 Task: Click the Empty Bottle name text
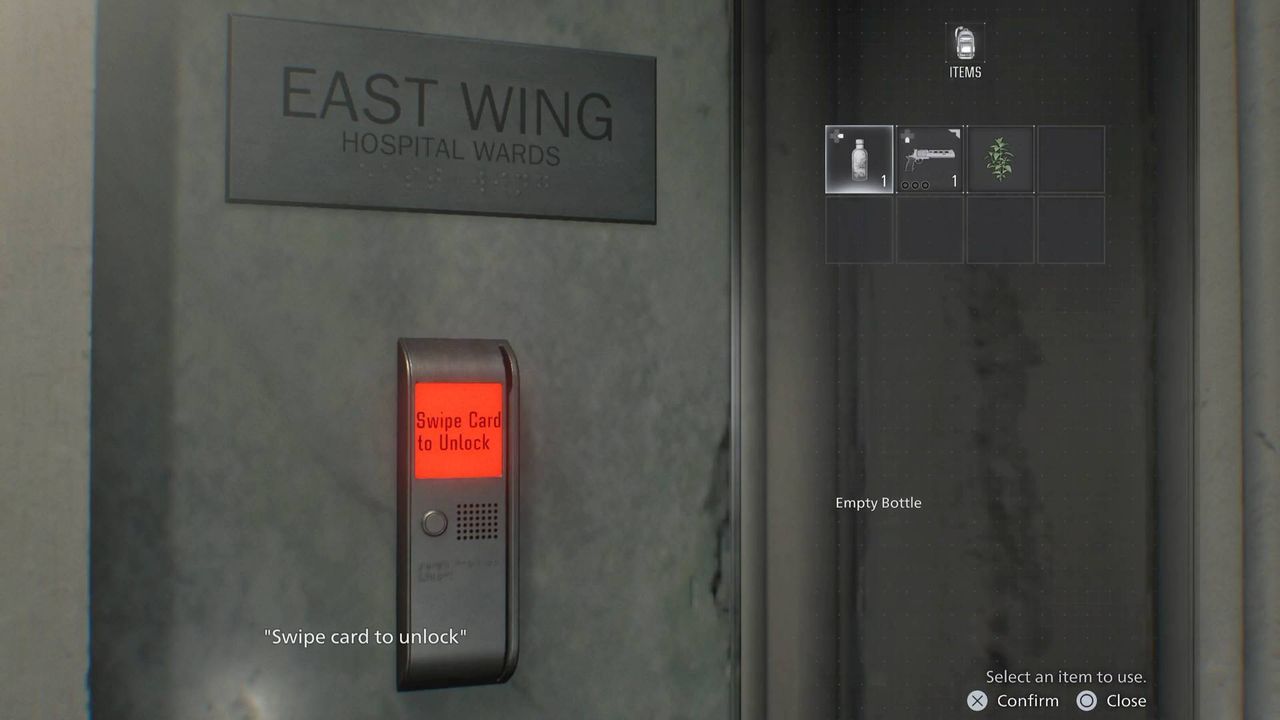pyautogui.click(x=878, y=503)
